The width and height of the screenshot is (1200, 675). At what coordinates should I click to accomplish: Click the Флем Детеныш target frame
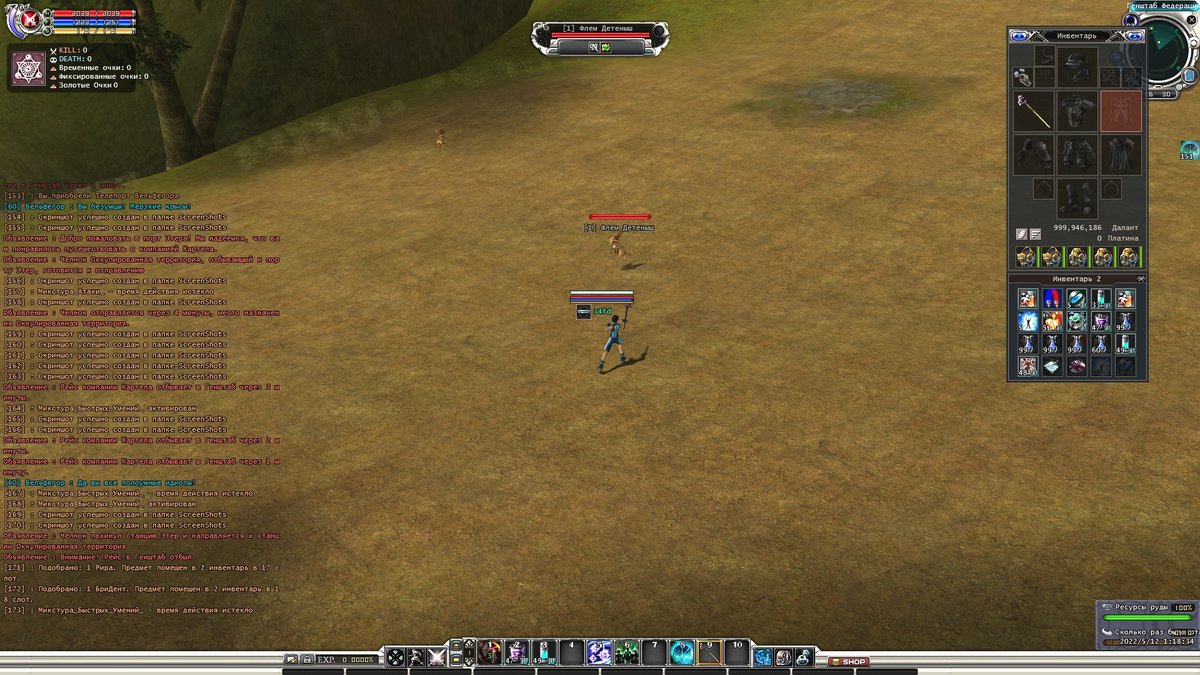click(x=597, y=30)
